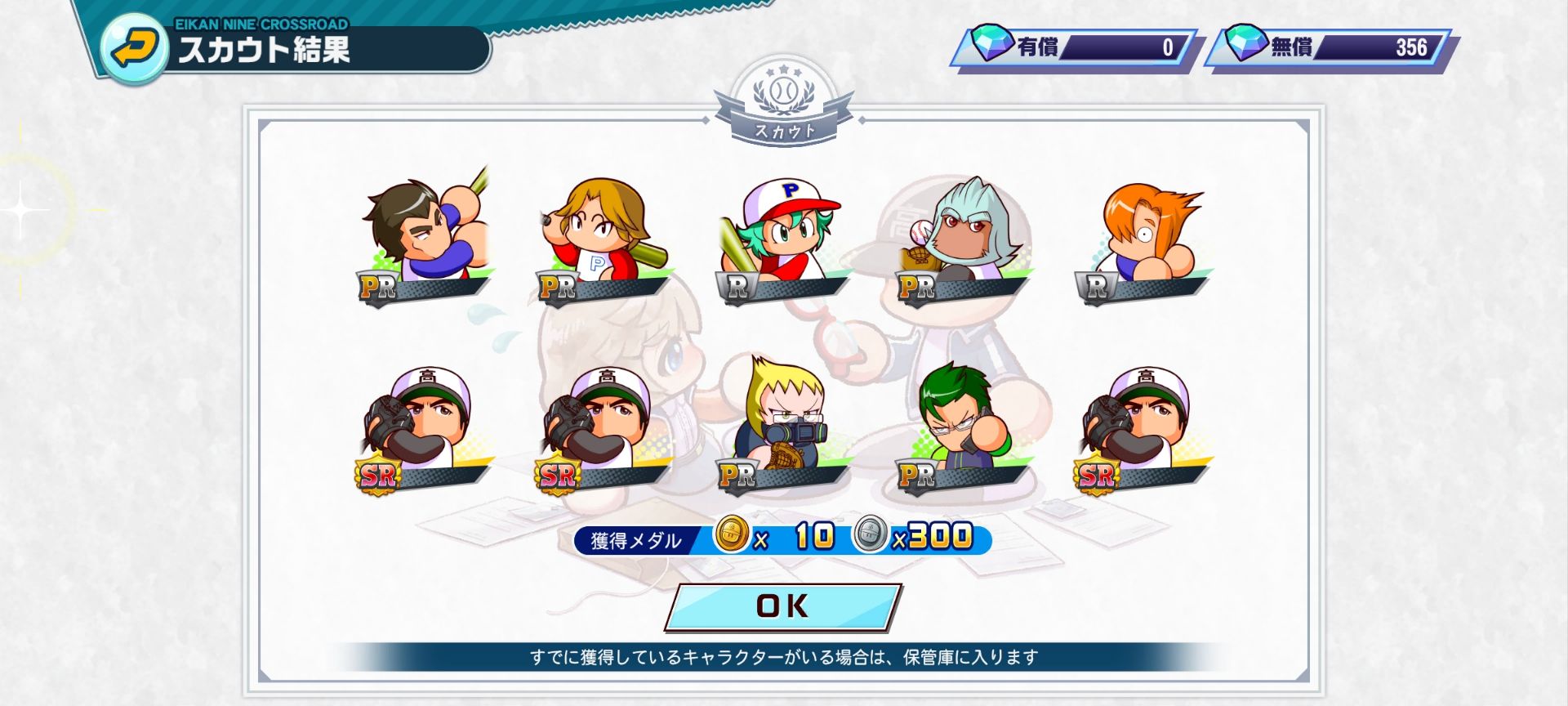Open the paid gem counter
The image size is (1568, 706).
point(1074,47)
